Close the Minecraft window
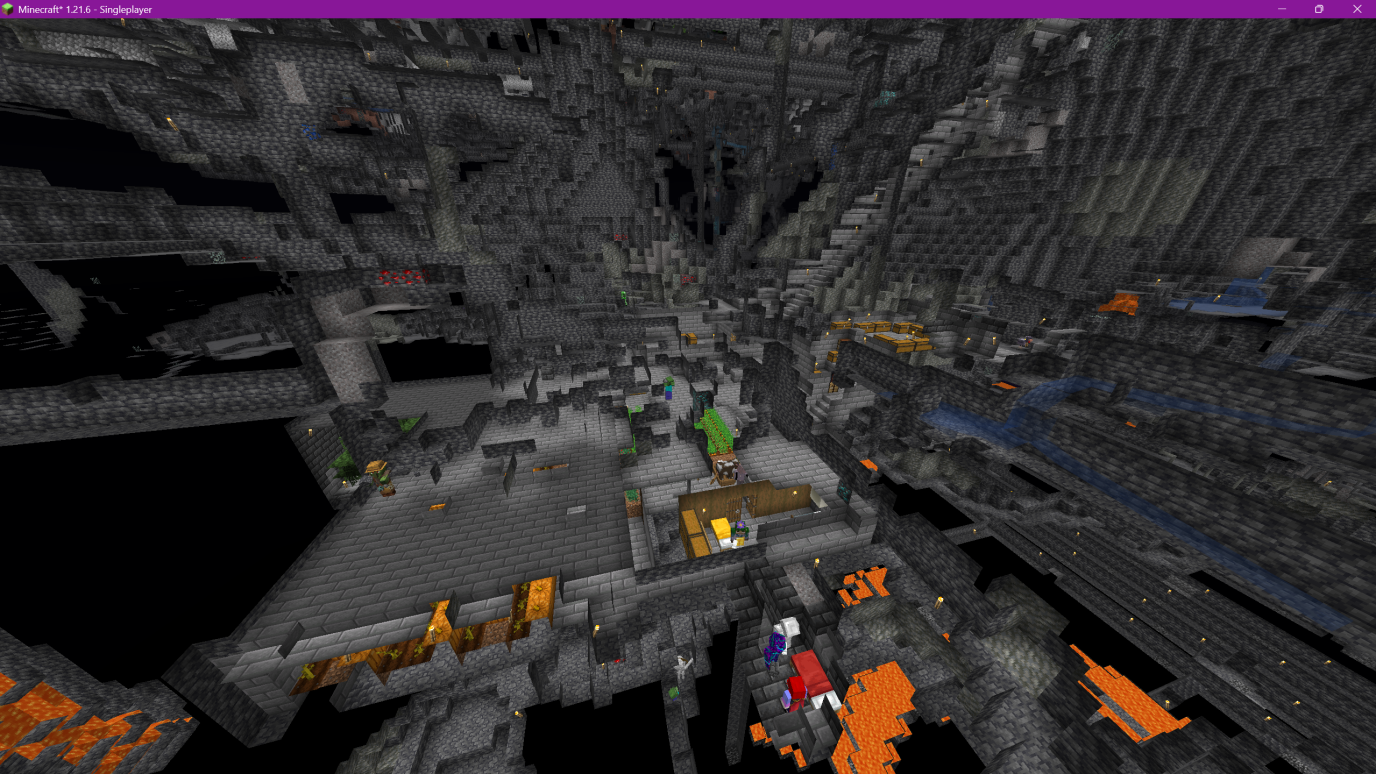 (1357, 9)
